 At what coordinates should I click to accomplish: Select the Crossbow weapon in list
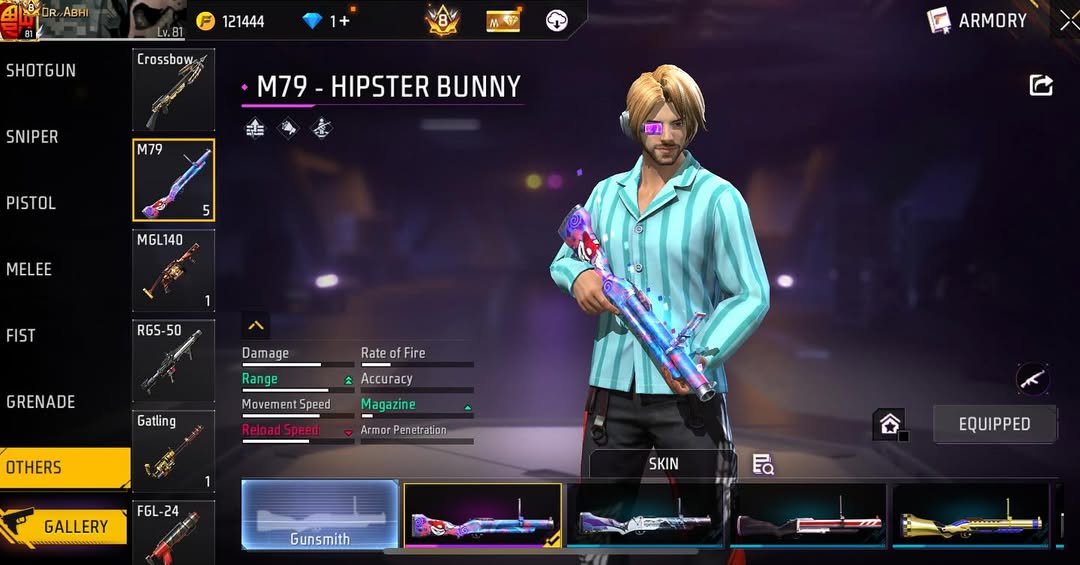tap(173, 90)
